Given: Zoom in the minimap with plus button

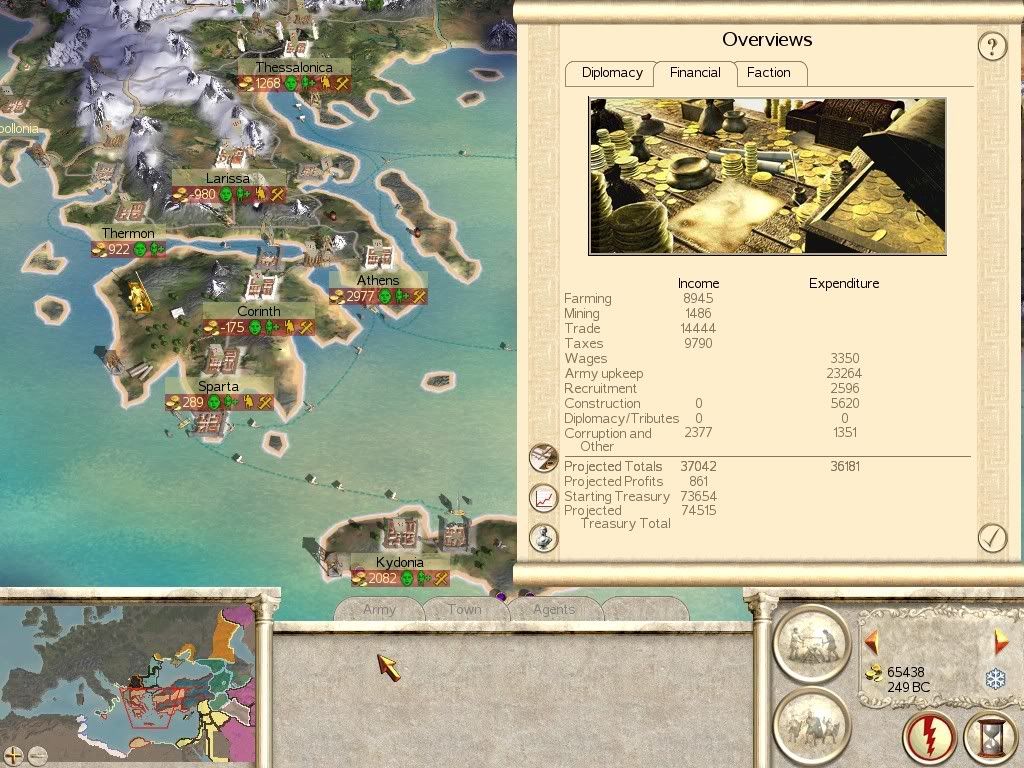Looking at the screenshot, I should pyautogui.click(x=13, y=755).
